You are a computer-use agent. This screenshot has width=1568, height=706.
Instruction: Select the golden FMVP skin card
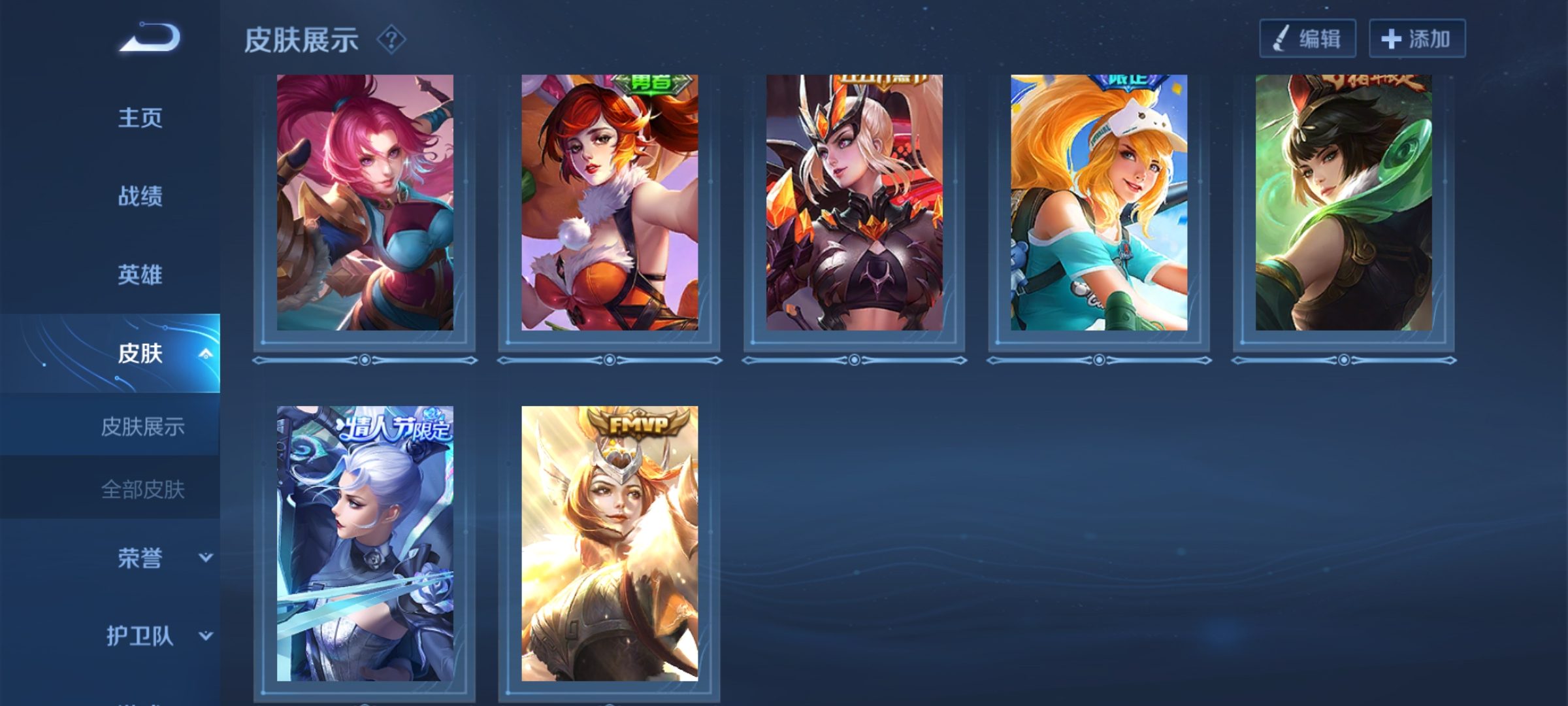point(610,543)
